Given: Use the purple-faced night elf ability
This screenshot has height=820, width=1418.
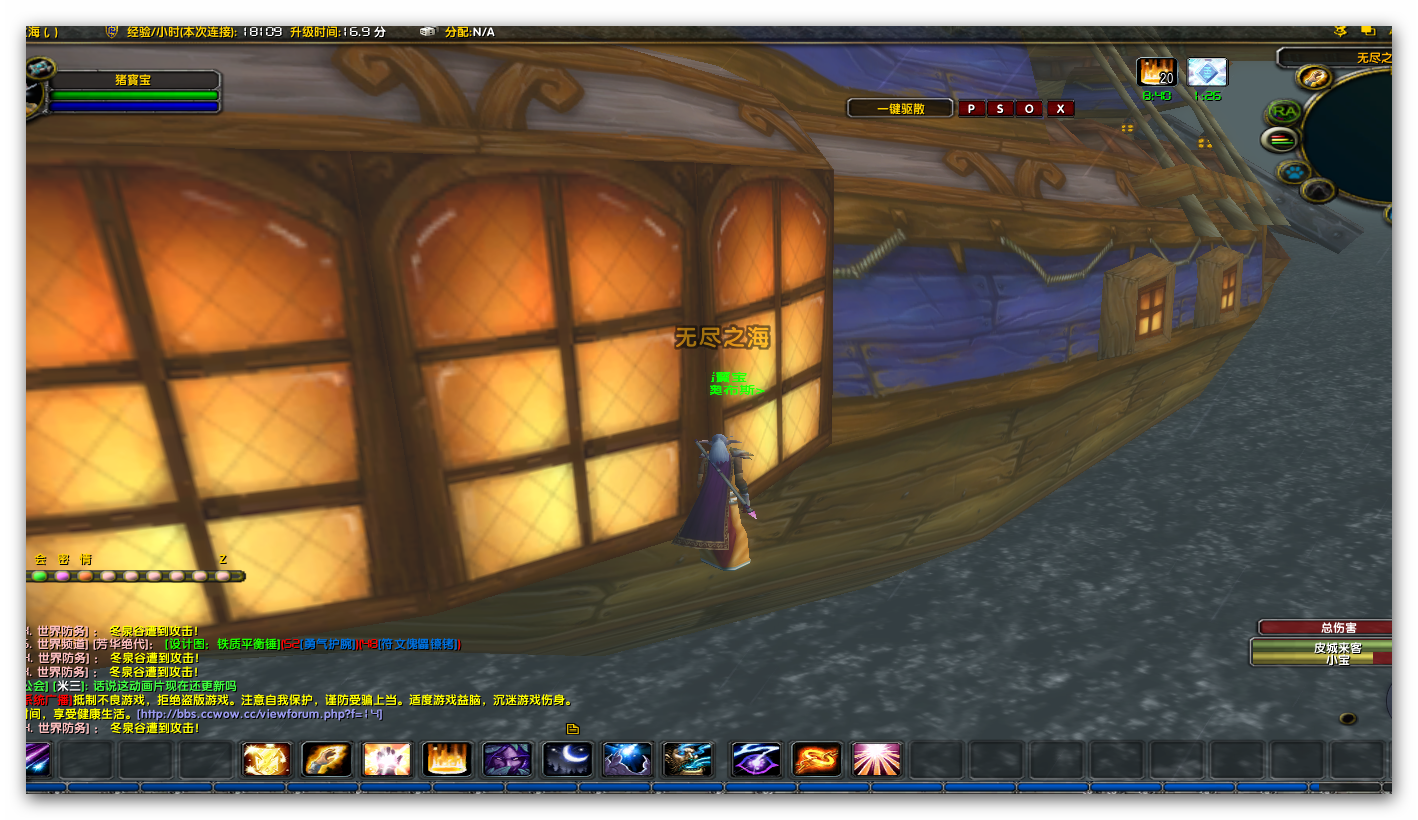Looking at the screenshot, I should [x=507, y=760].
